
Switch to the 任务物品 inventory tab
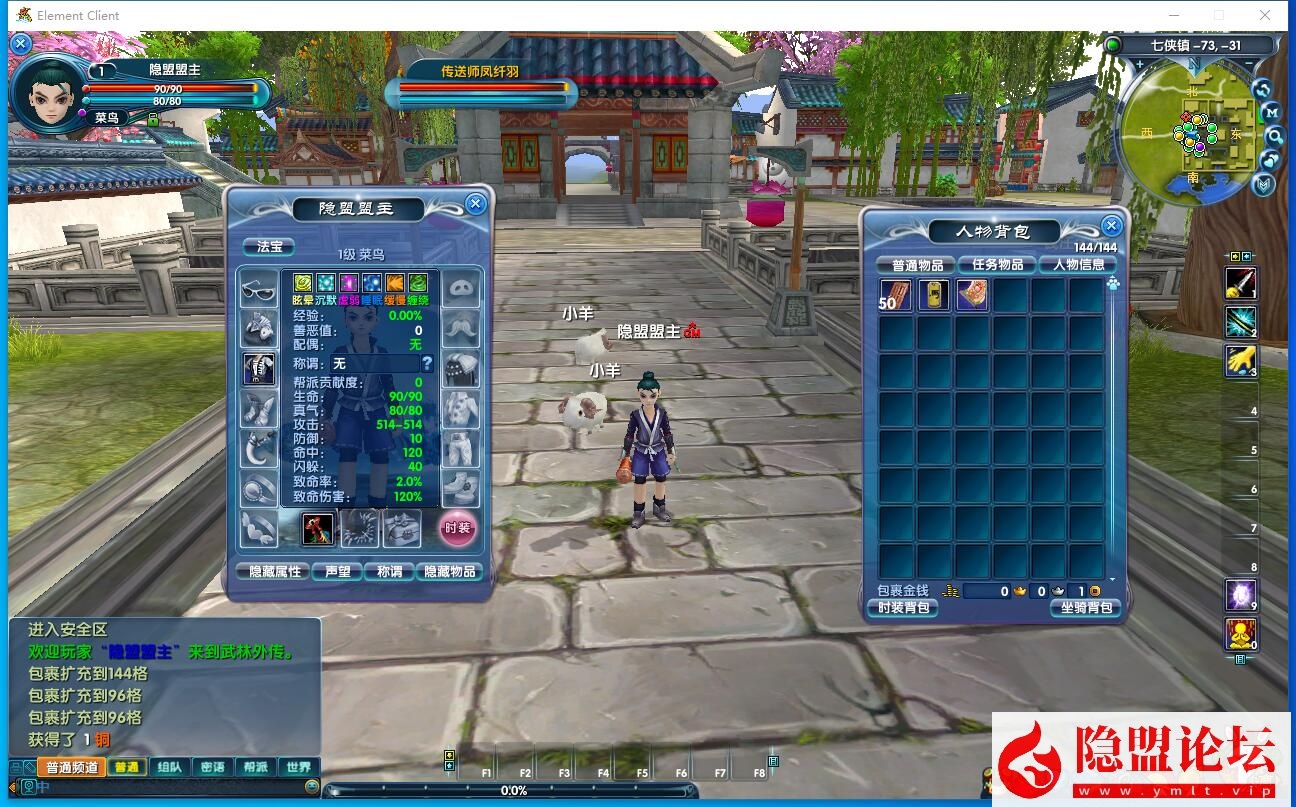[997, 265]
